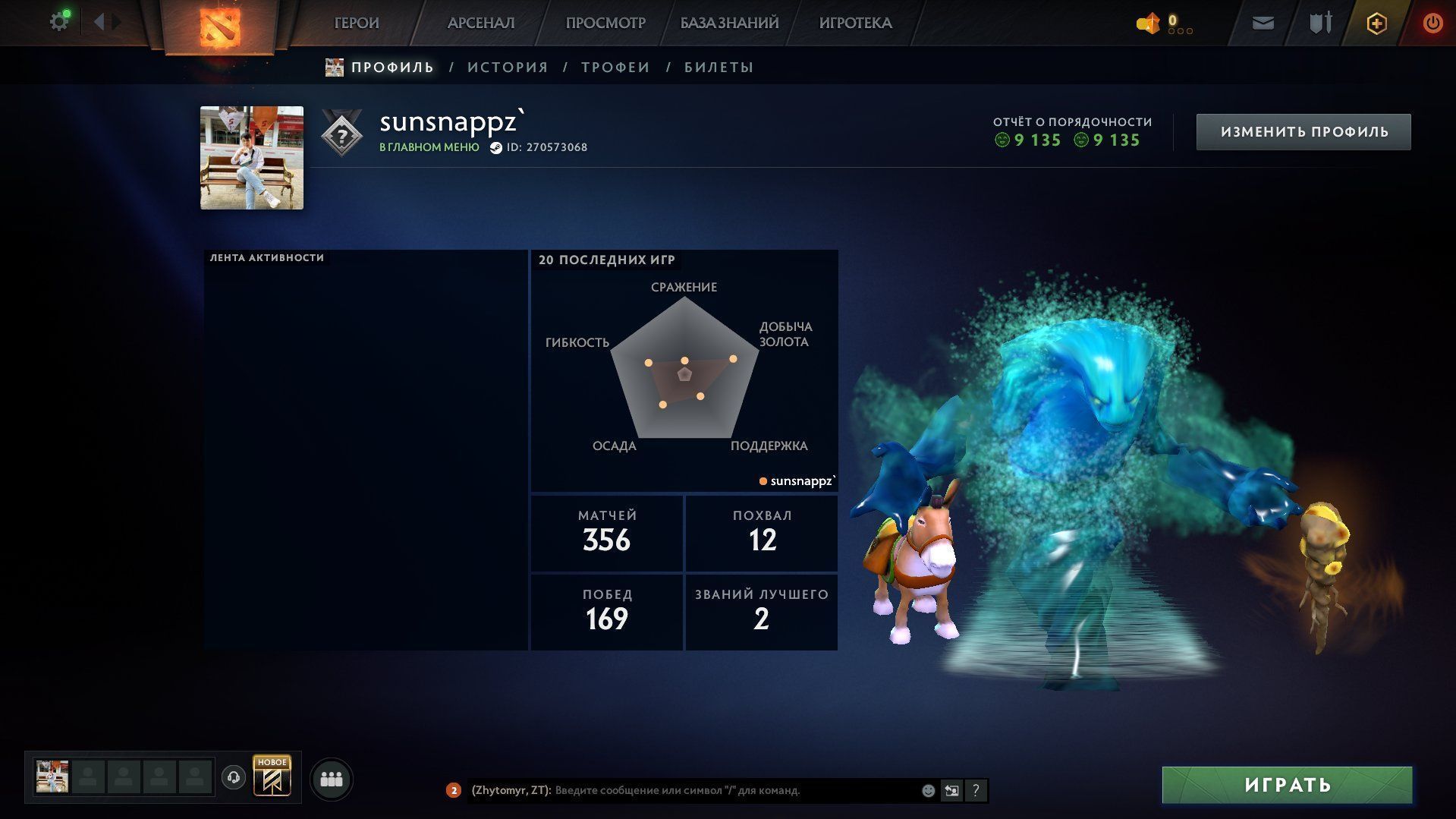Open the Dota Plus gold hexagon icon
The height and width of the screenshot is (819, 1456).
pyautogui.click(x=1376, y=24)
